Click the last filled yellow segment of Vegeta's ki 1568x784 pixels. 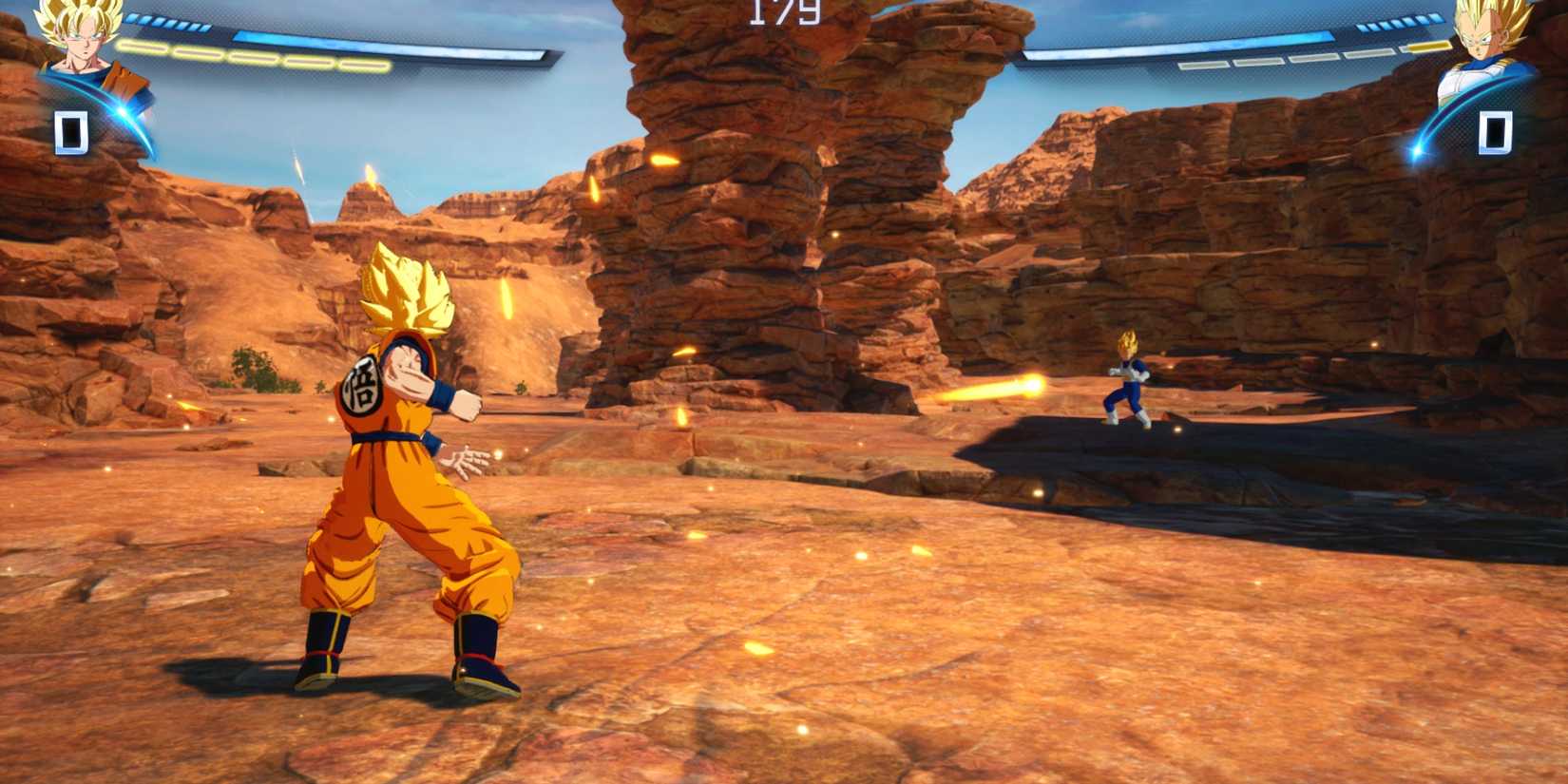(1428, 45)
